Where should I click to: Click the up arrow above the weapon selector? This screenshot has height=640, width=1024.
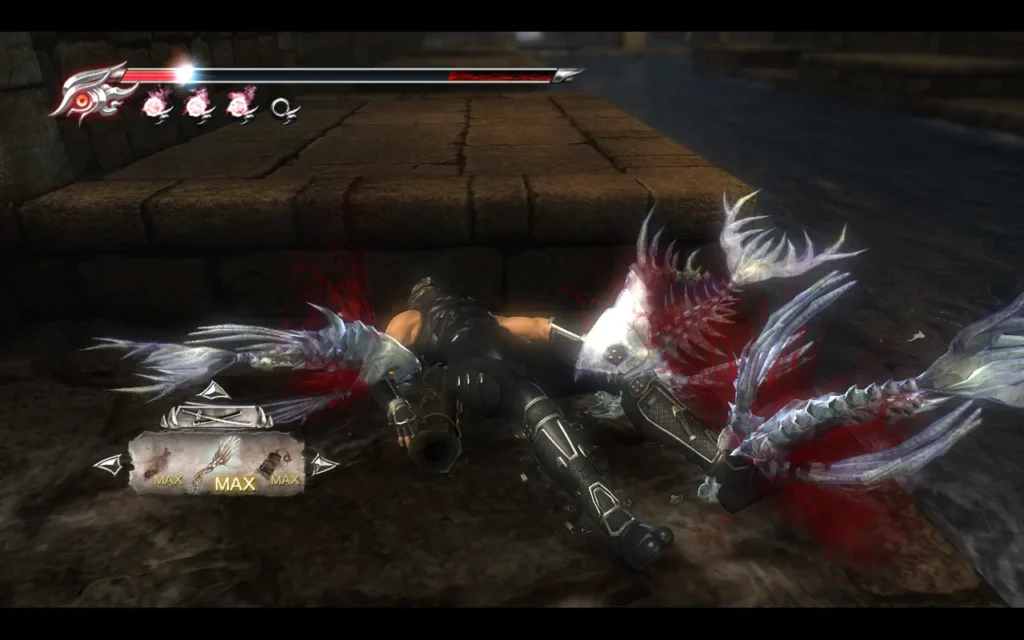coord(214,391)
